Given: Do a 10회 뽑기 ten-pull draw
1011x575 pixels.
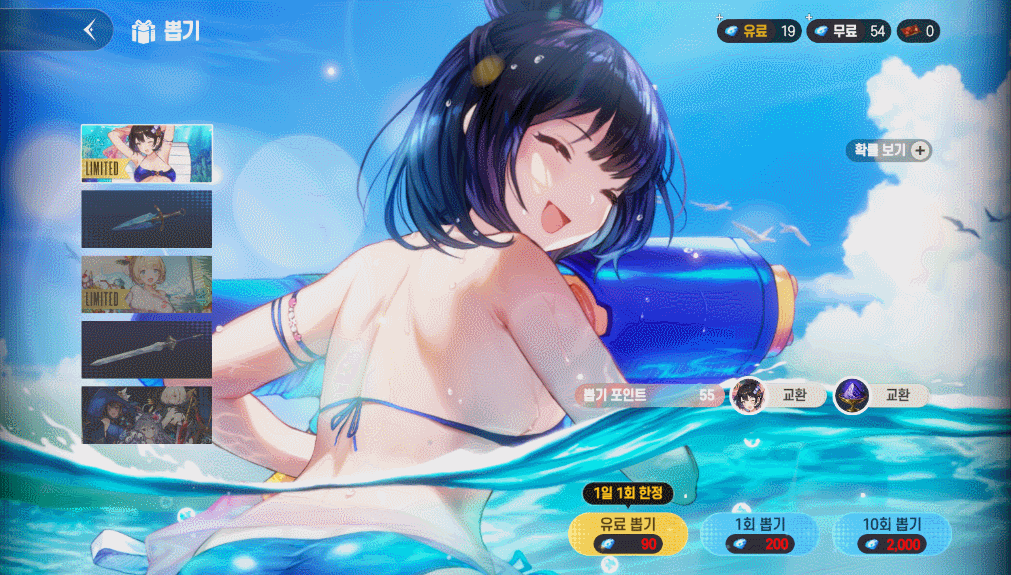Looking at the screenshot, I should pyautogui.click(x=892, y=534).
